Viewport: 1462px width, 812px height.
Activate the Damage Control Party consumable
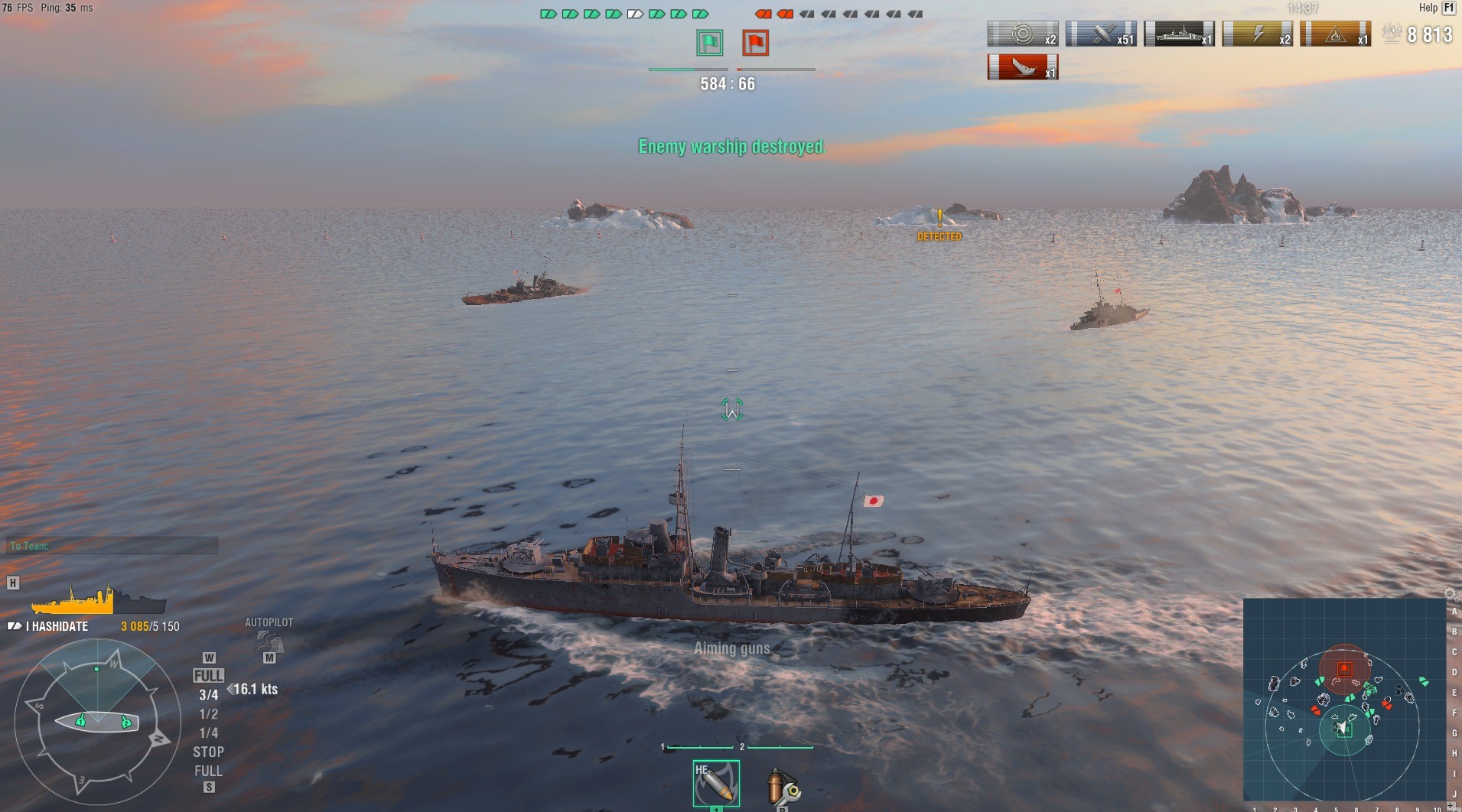(x=783, y=786)
